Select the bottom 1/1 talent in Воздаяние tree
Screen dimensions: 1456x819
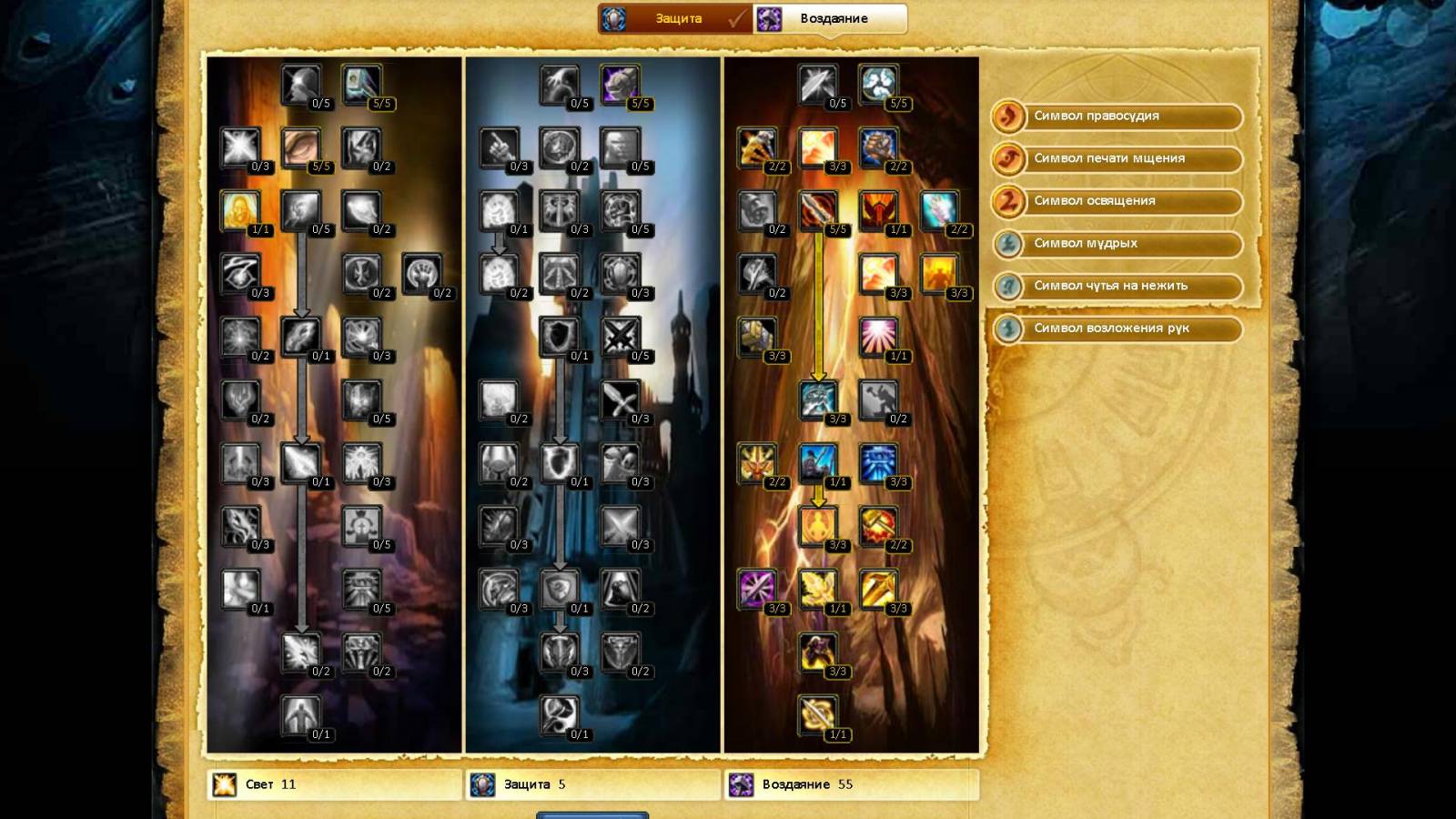pyautogui.click(x=817, y=715)
